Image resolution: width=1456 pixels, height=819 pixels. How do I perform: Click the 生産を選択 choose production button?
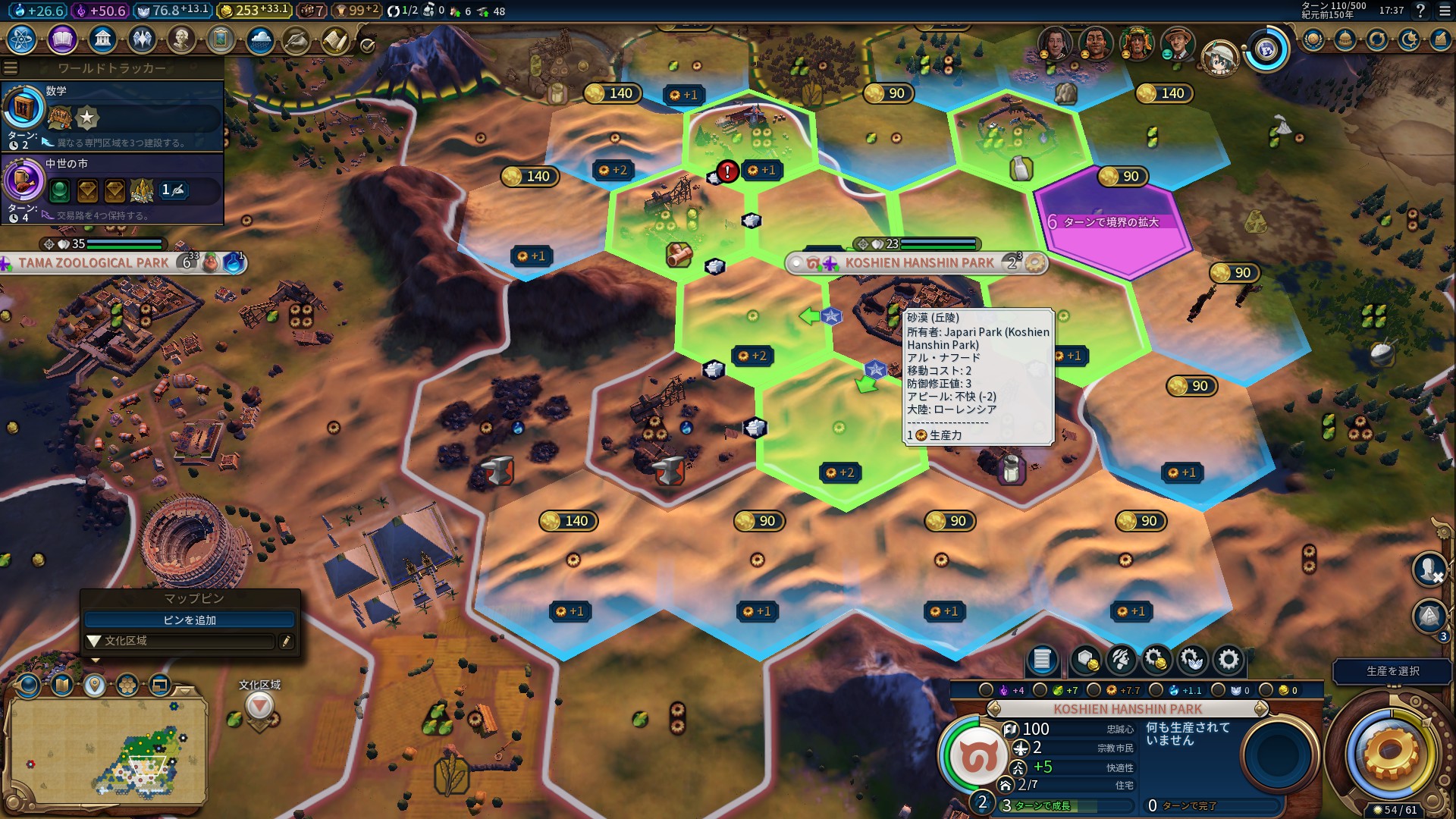(x=1392, y=671)
